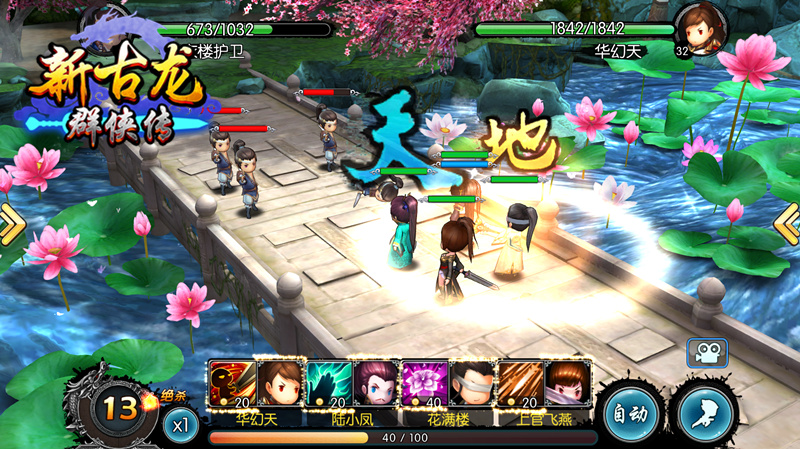Viewport: 800px width, 449px height.
Task: Trigger 上官飞燕's orange slash skill
Action: [520, 384]
